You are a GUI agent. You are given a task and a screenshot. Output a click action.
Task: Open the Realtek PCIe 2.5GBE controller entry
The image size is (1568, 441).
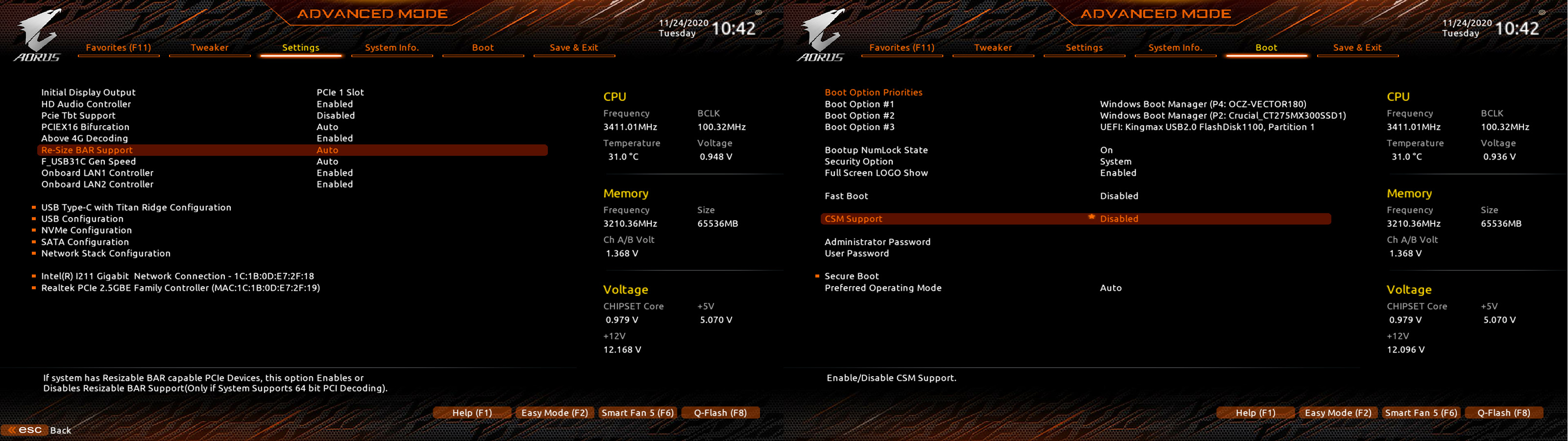[x=180, y=288]
